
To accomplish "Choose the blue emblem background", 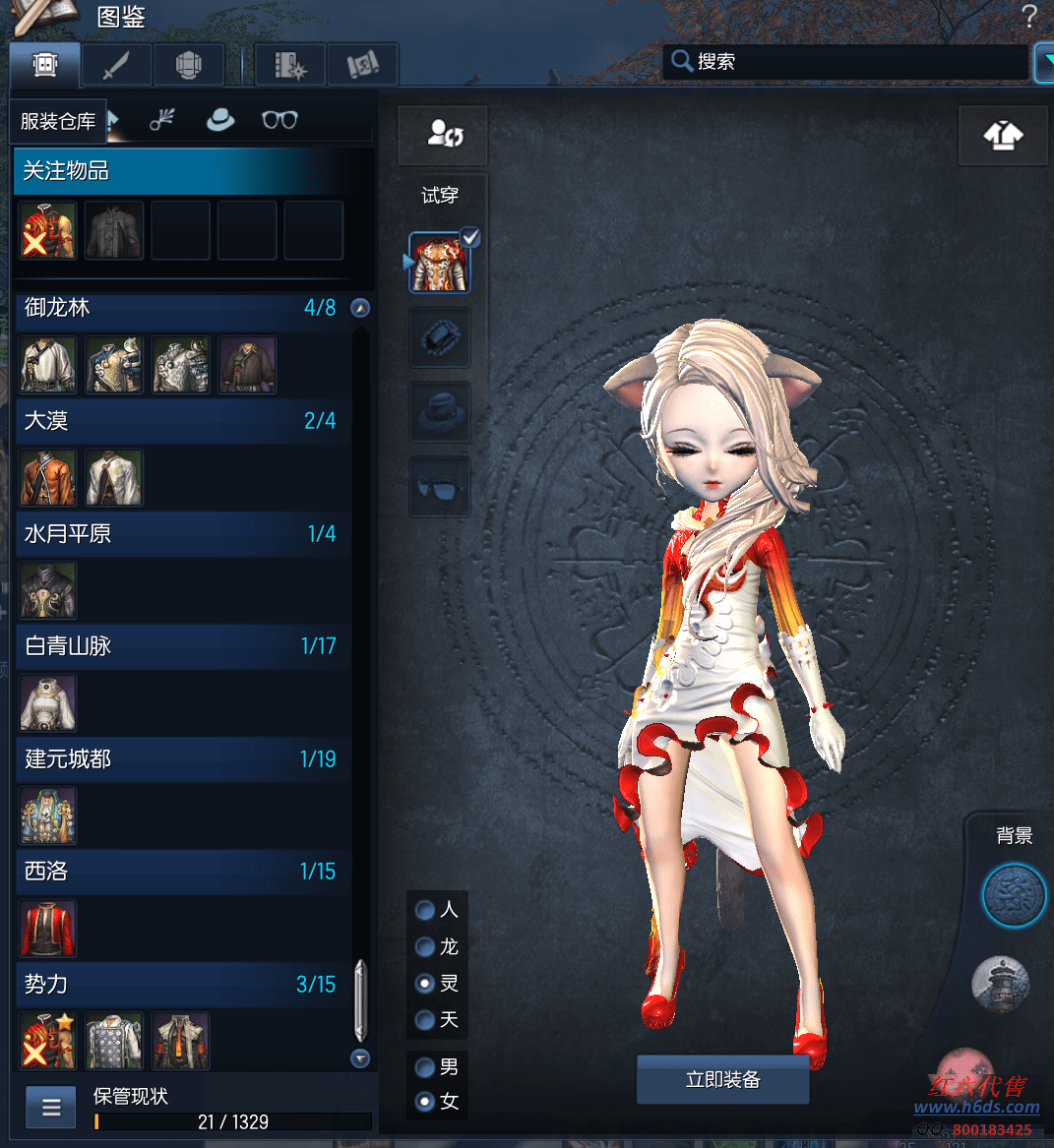I will tap(1014, 896).
